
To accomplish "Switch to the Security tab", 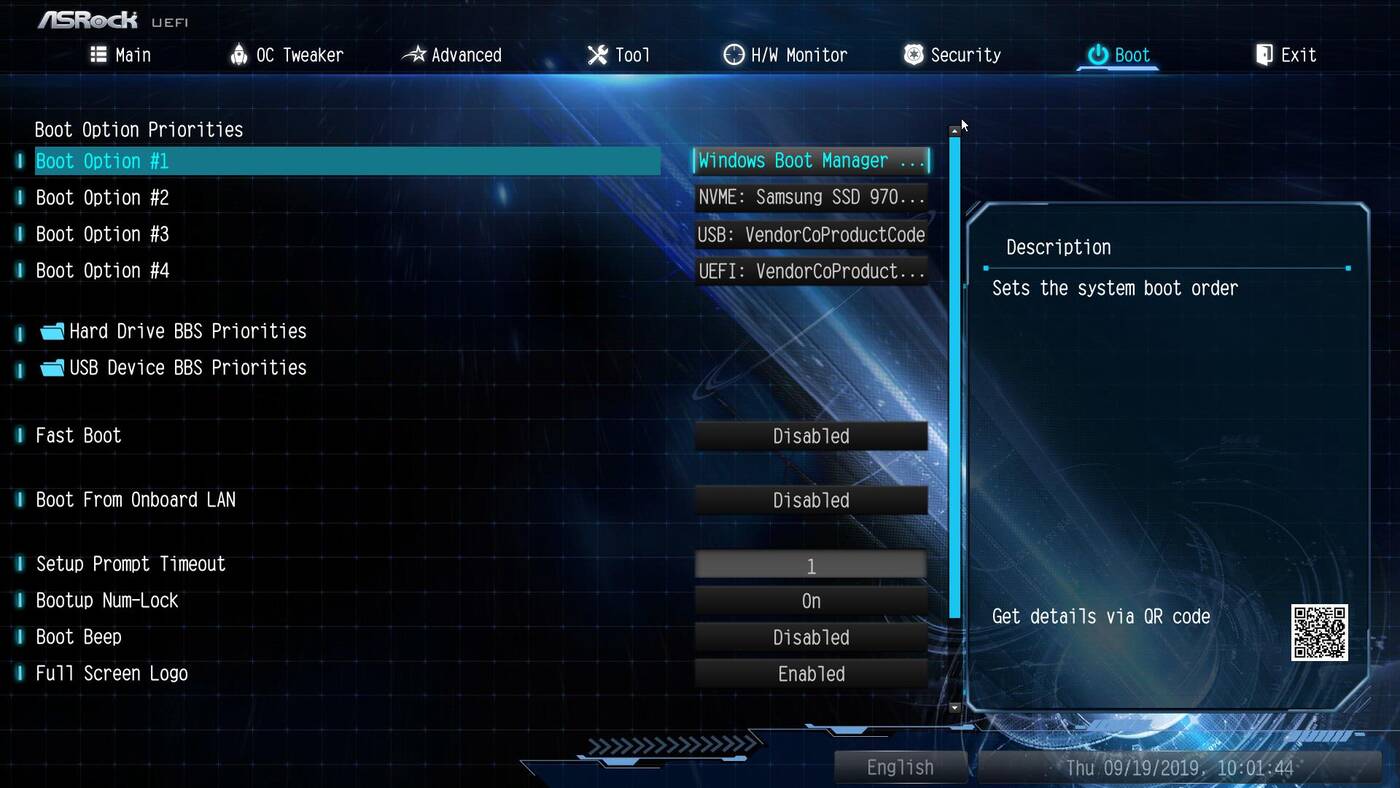I will (x=952, y=55).
